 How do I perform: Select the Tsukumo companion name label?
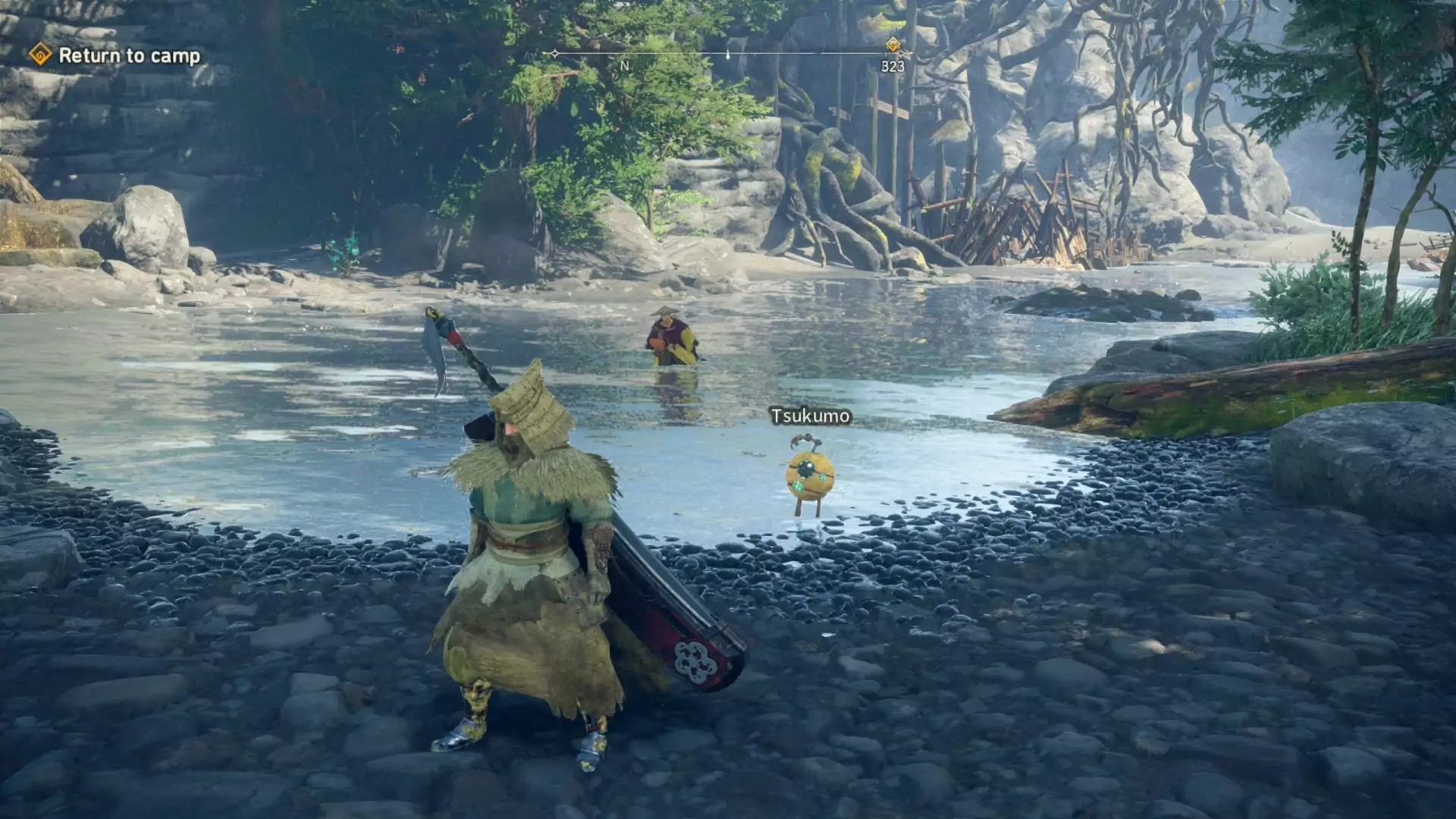pyautogui.click(x=810, y=416)
